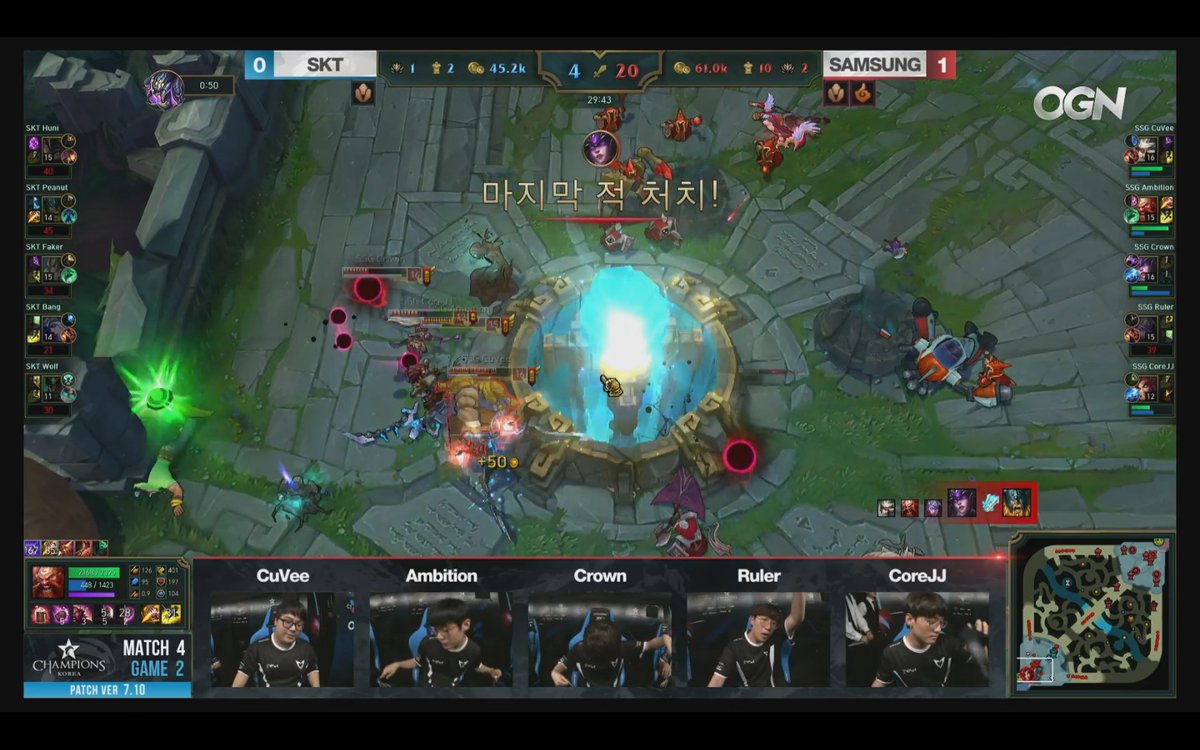Select SKT Peanut's player panel
The width and height of the screenshot is (1200, 750).
point(52,209)
